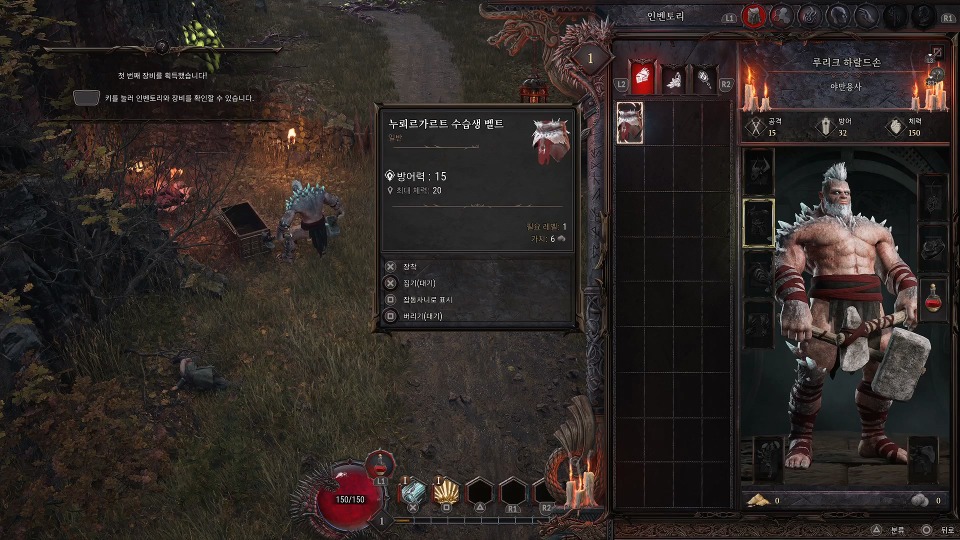The image size is (960, 540).
Task: Select the red health potion equipment slot
Action: pyautogui.click(x=933, y=298)
